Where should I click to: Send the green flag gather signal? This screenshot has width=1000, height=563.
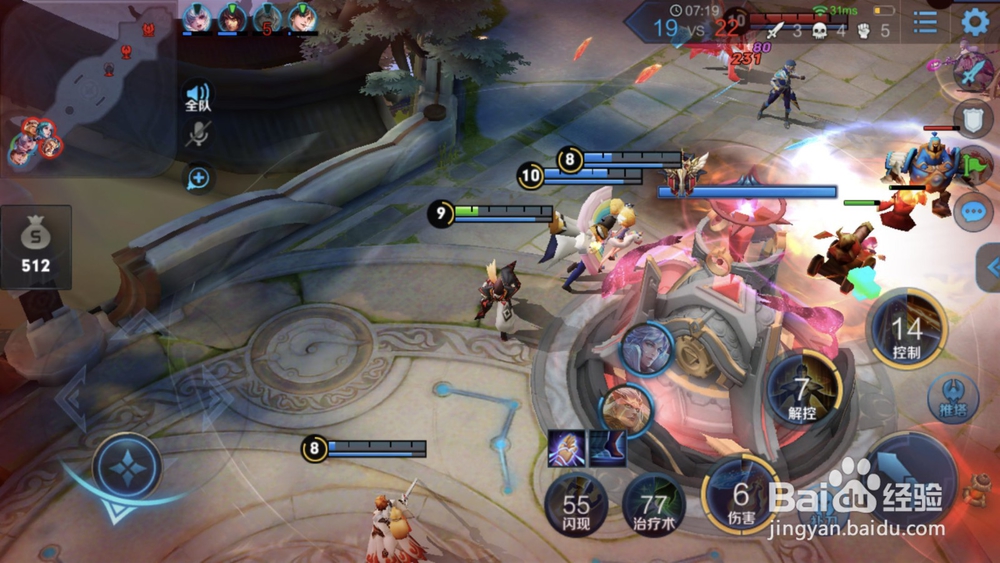click(x=975, y=164)
